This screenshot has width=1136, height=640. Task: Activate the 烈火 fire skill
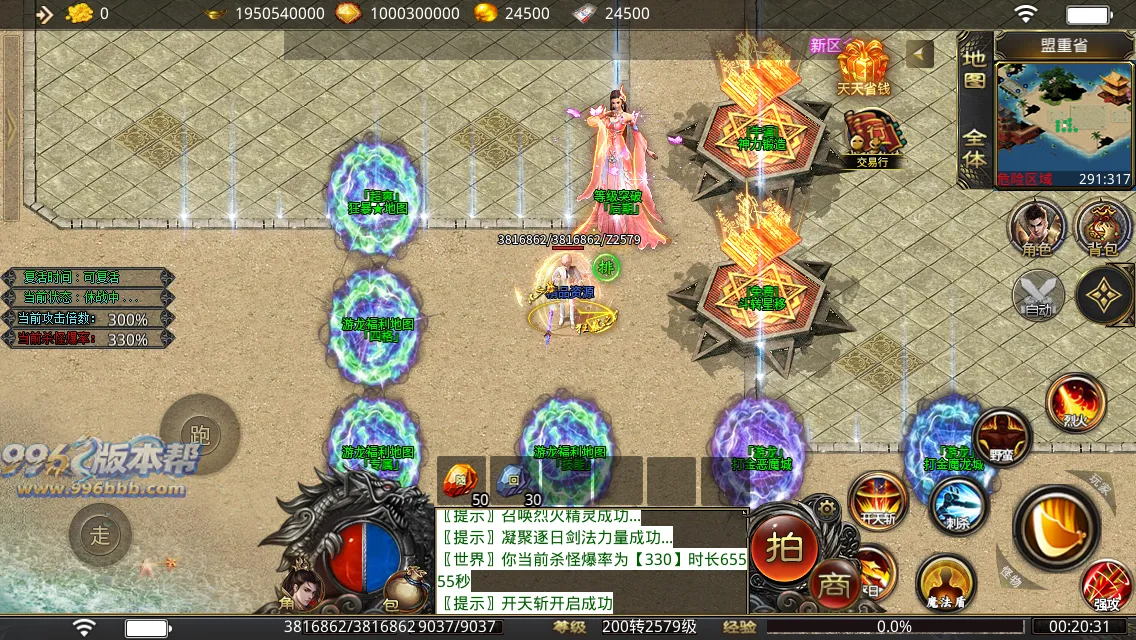tap(1075, 402)
